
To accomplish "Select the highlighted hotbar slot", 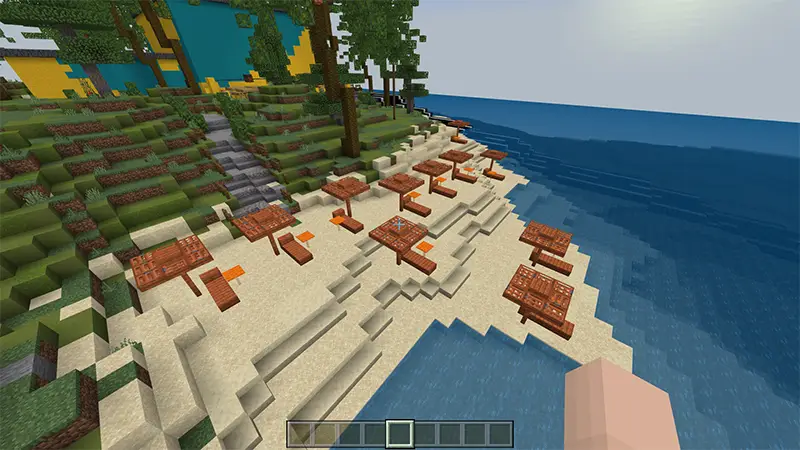I will tap(399, 433).
